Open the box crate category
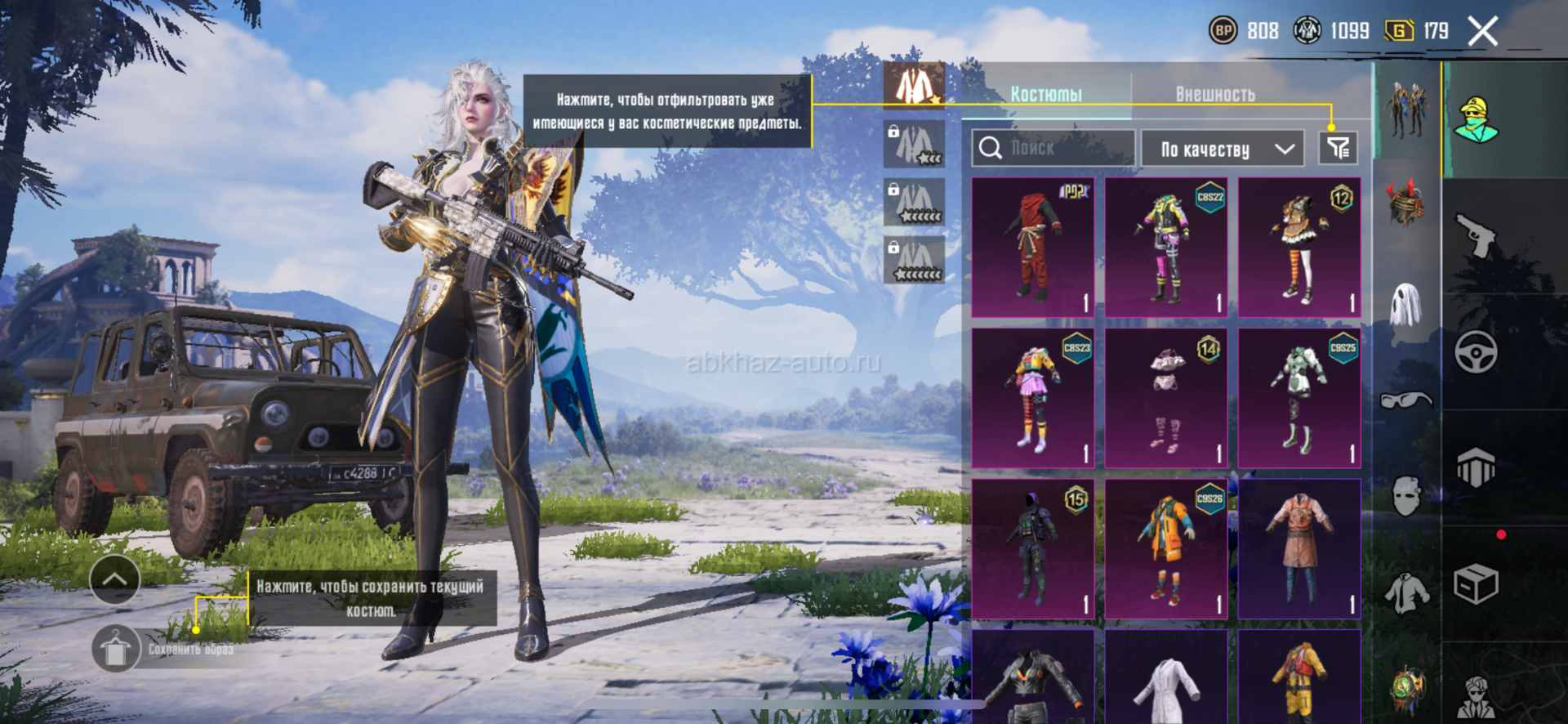1568x724 pixels. point(1476,584)
